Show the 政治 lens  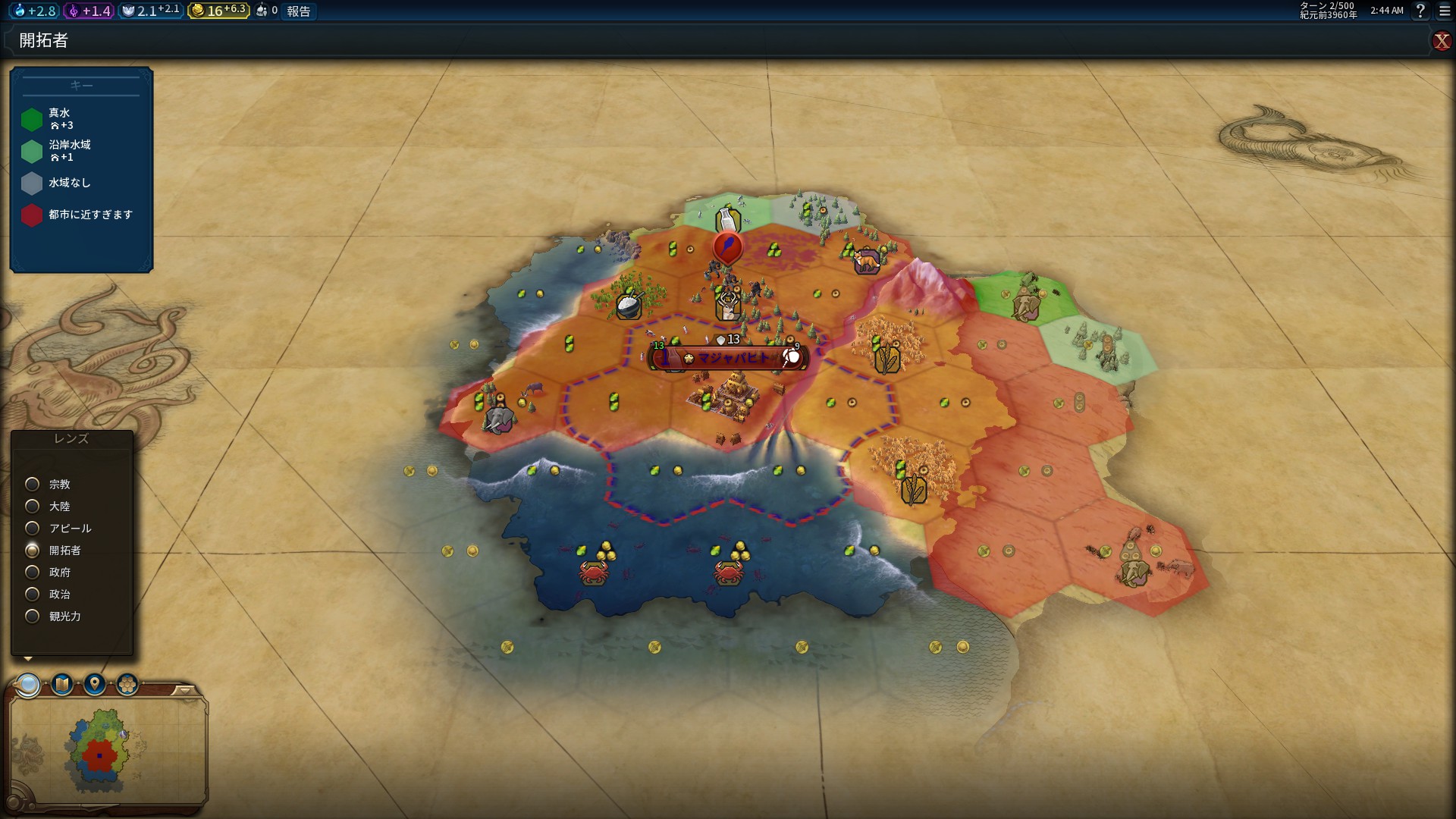(33, 594)
